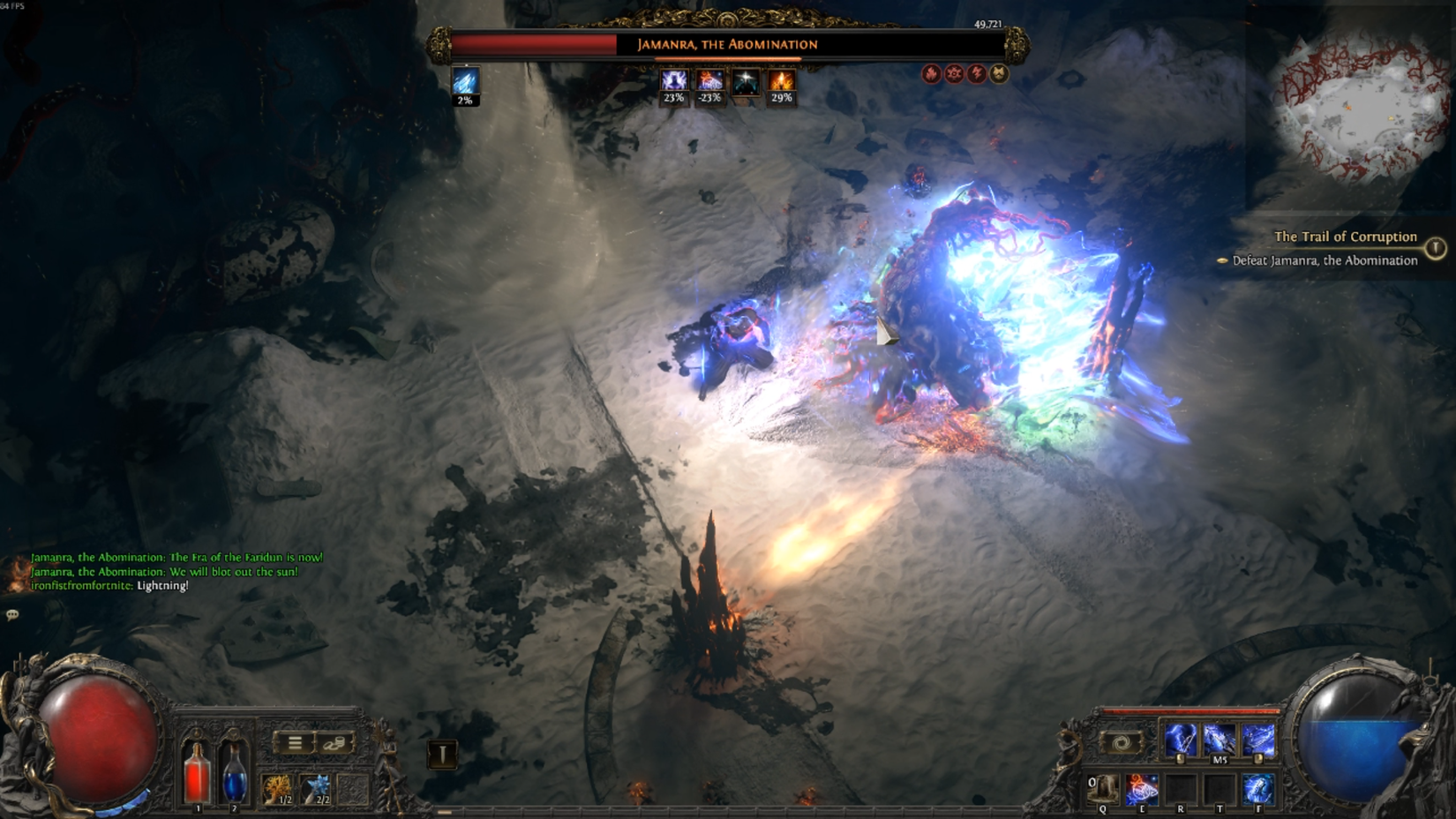Select the Q-bound monolith skill icon
Image resolution: width=1456 pixels, height=819 pixels.
(1103, 788)
